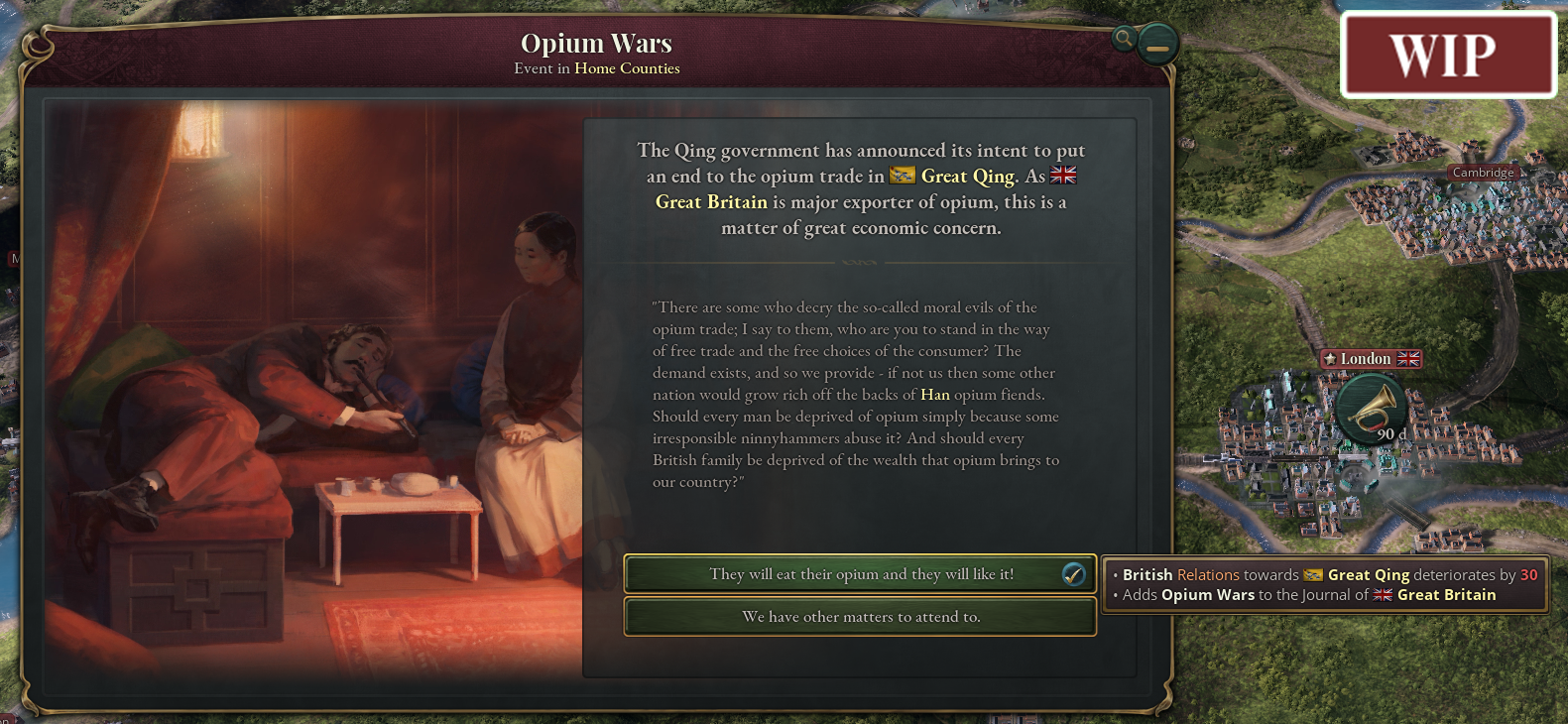Viewport: 1568px width, 724px height.
Task: Click the Union Jack flag beside the London label
Action: click(x=1409, y=359)
